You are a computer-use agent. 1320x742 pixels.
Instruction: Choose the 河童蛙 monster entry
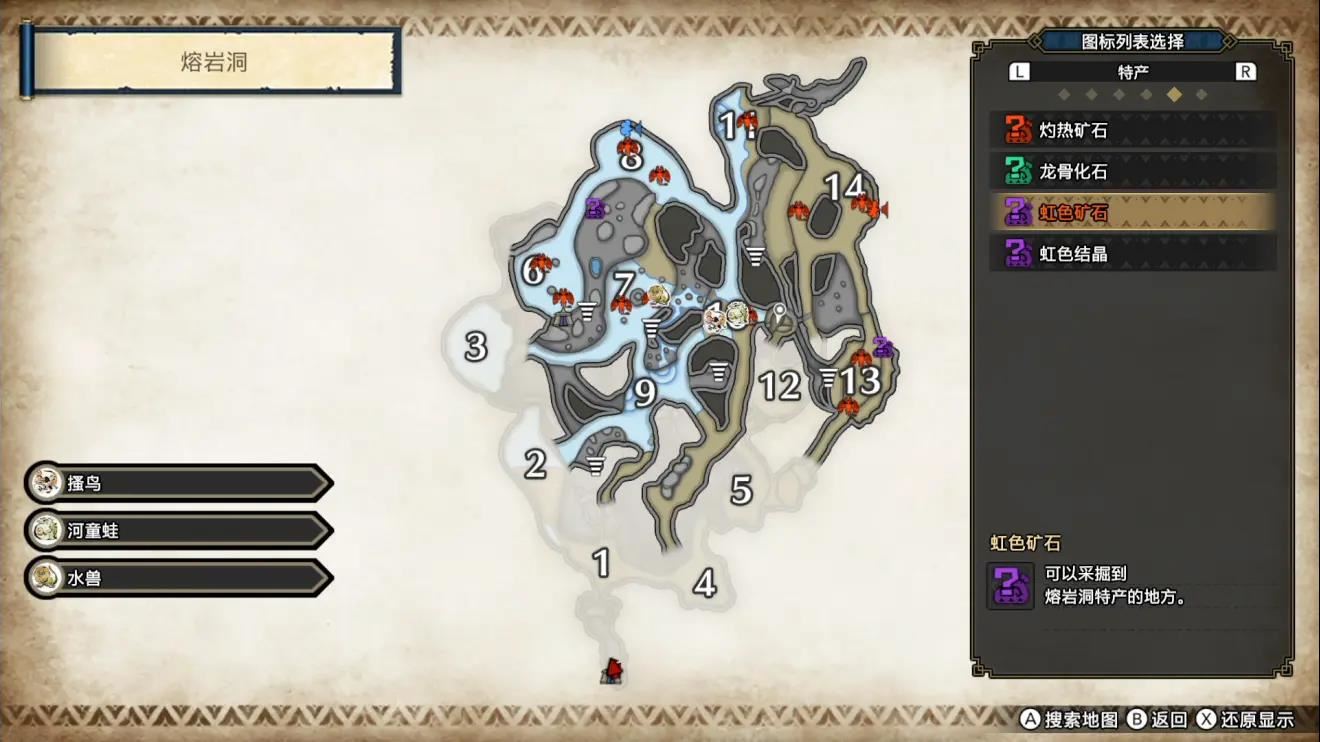tap(180, 531)
